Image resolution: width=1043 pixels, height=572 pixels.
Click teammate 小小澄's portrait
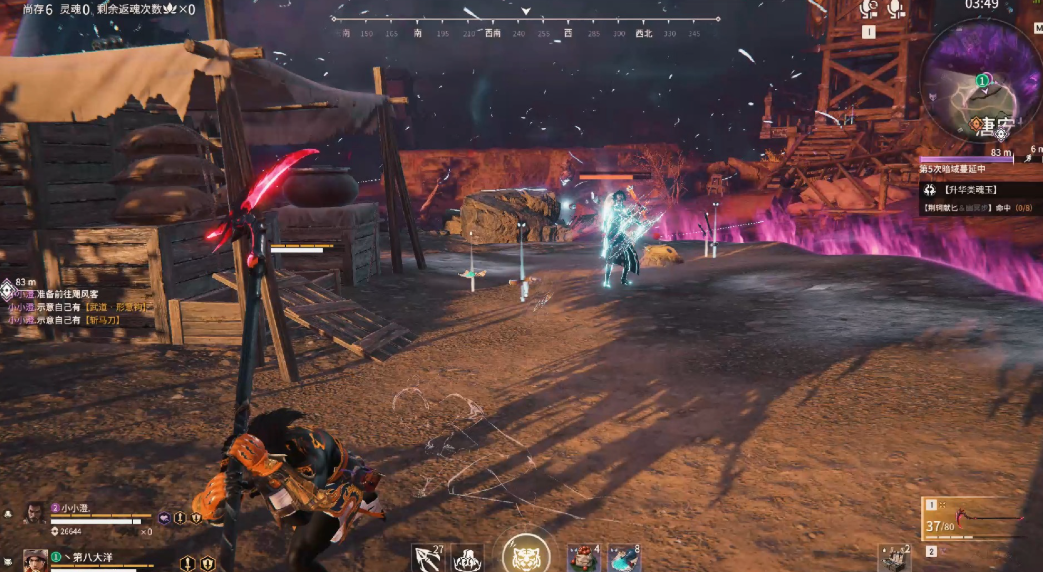pos(34,513)
